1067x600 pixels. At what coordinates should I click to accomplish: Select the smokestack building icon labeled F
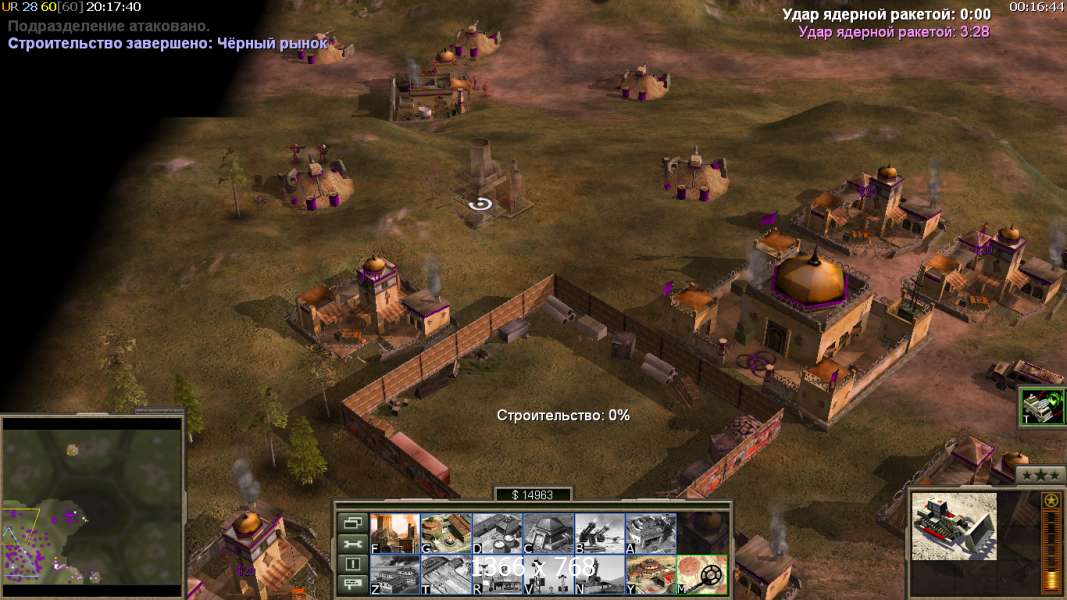click(395, 533)
